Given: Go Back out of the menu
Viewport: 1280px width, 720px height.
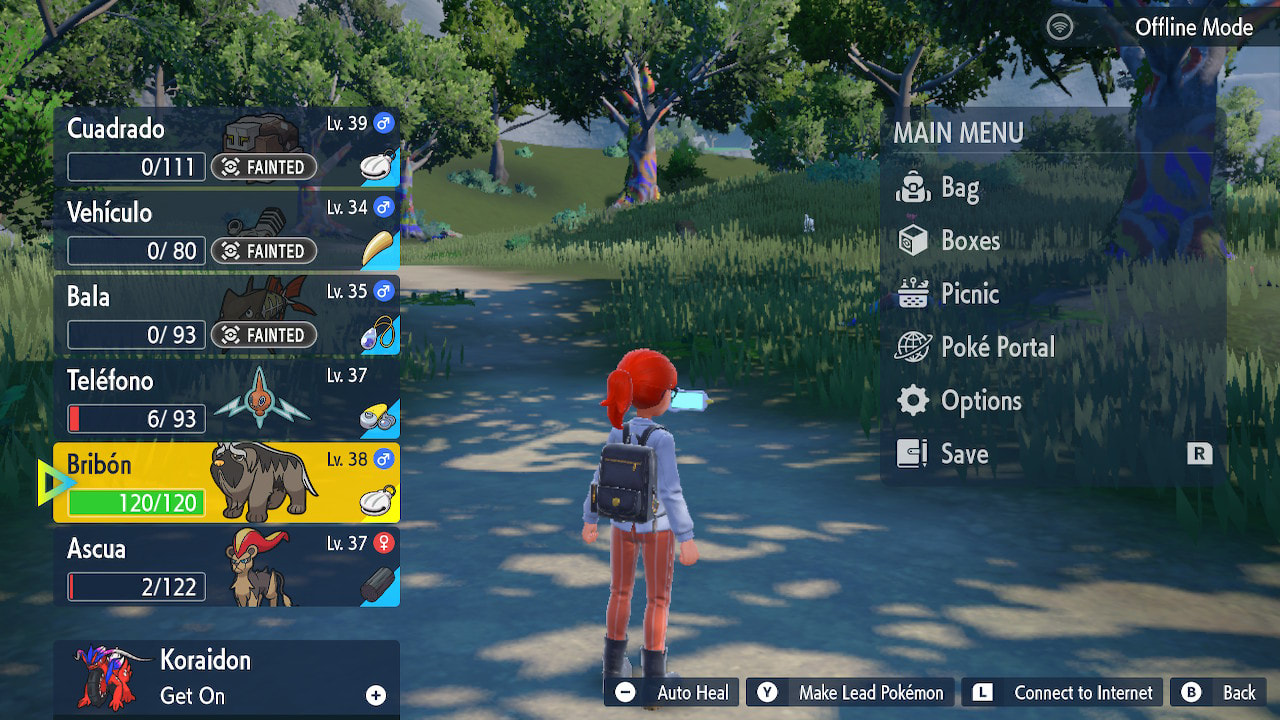Looking at the screenshot, I should click(1222, 693).
